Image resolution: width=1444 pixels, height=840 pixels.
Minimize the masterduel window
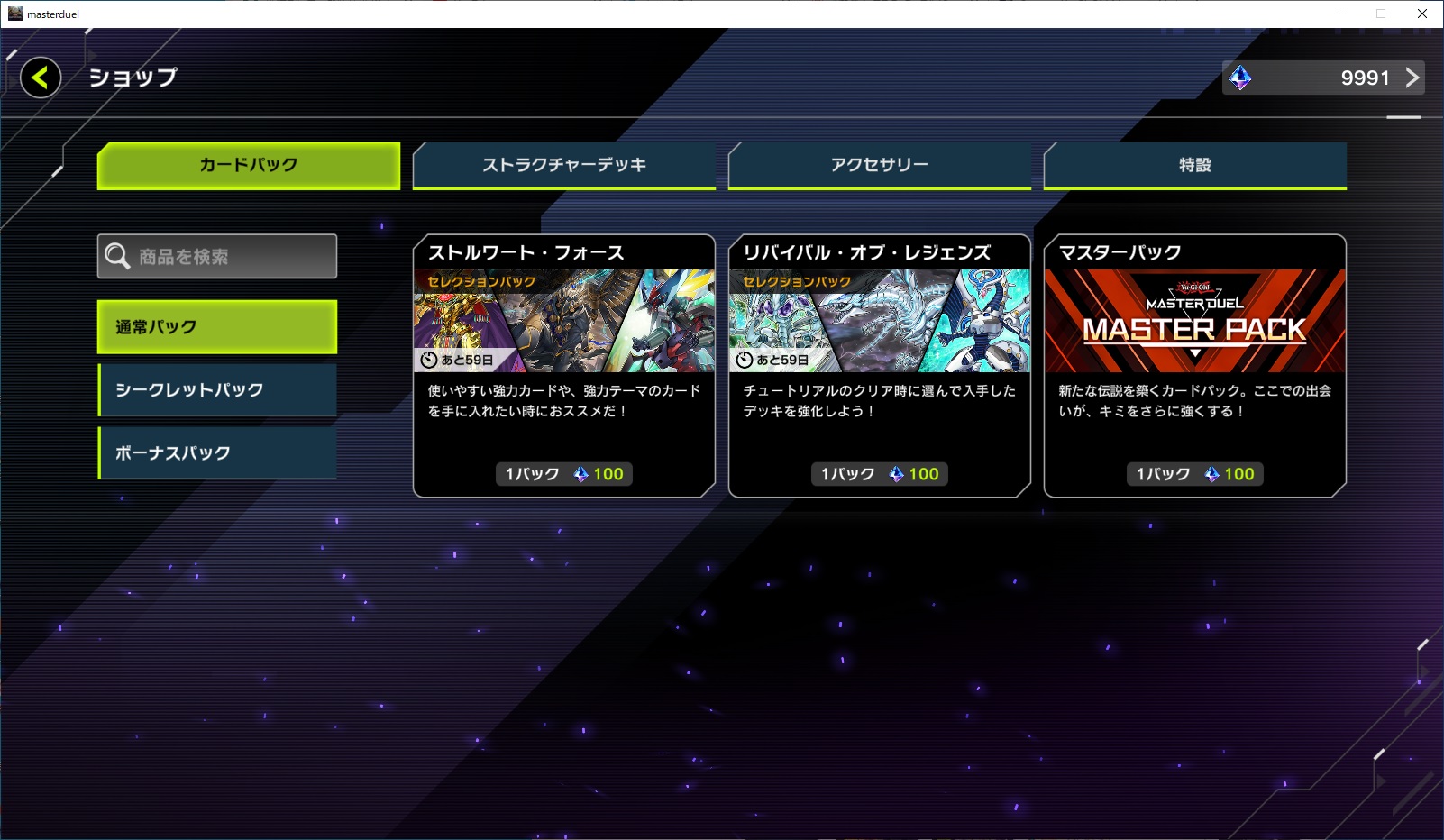1340,14
